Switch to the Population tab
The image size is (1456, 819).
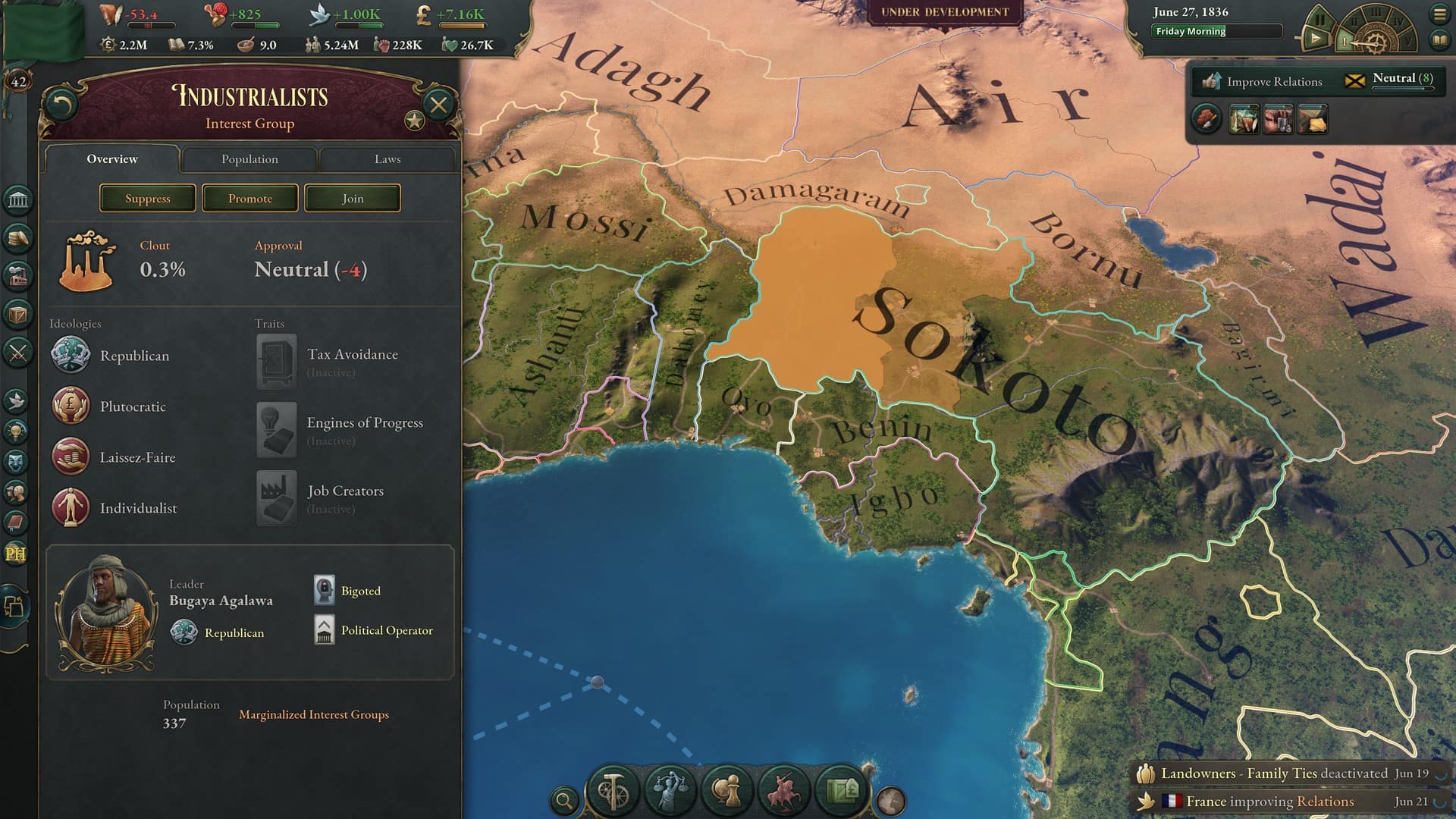(x=249, y=159)
